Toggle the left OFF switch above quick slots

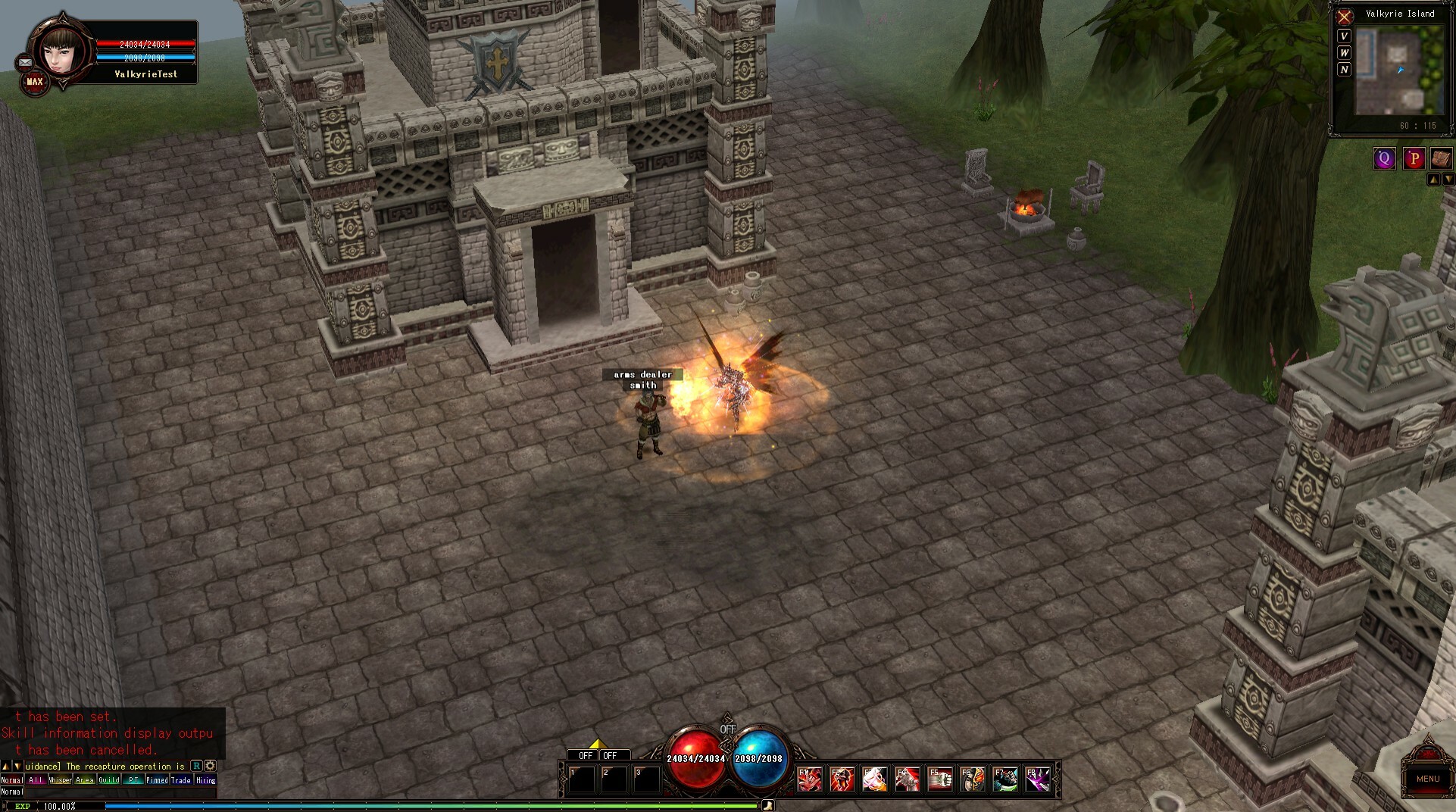tap(585, 755)
